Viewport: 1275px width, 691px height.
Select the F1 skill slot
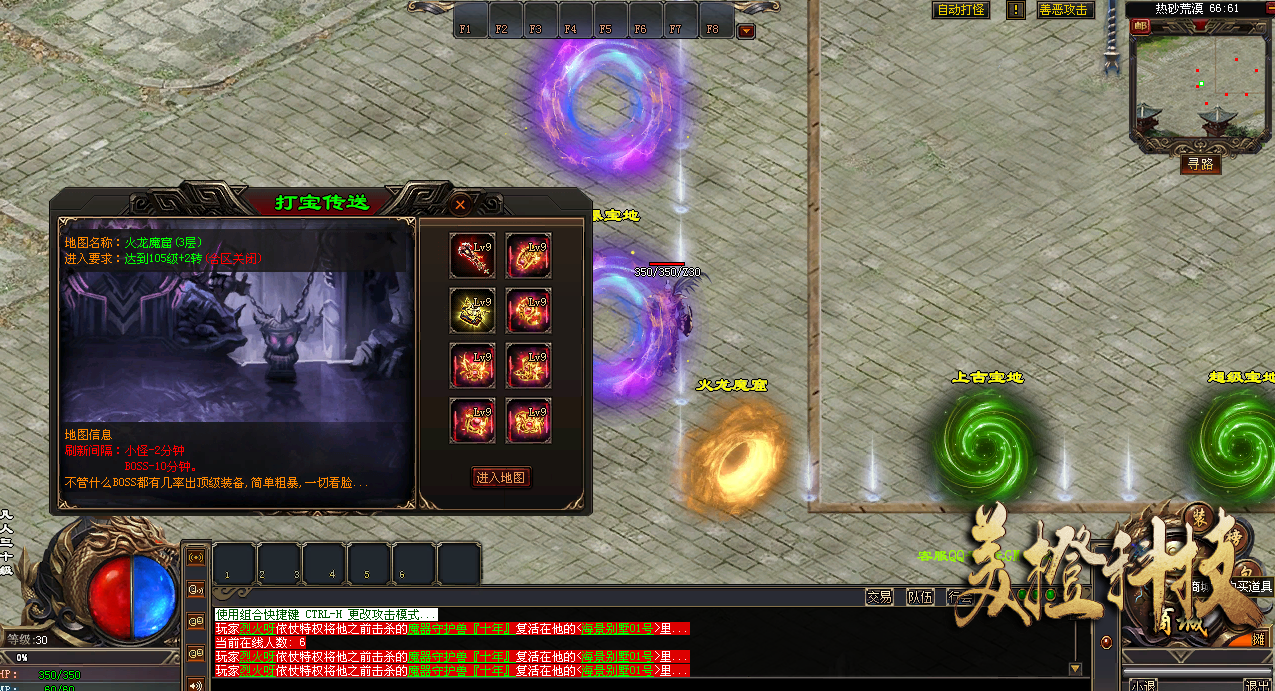[466, 21]
